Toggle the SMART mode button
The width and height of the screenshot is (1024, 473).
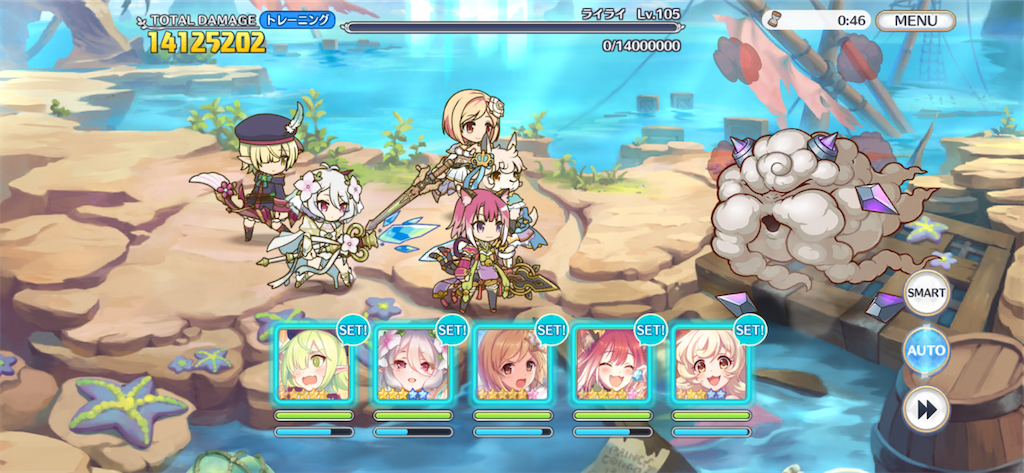pyautogui.click(x=926, y=293)
